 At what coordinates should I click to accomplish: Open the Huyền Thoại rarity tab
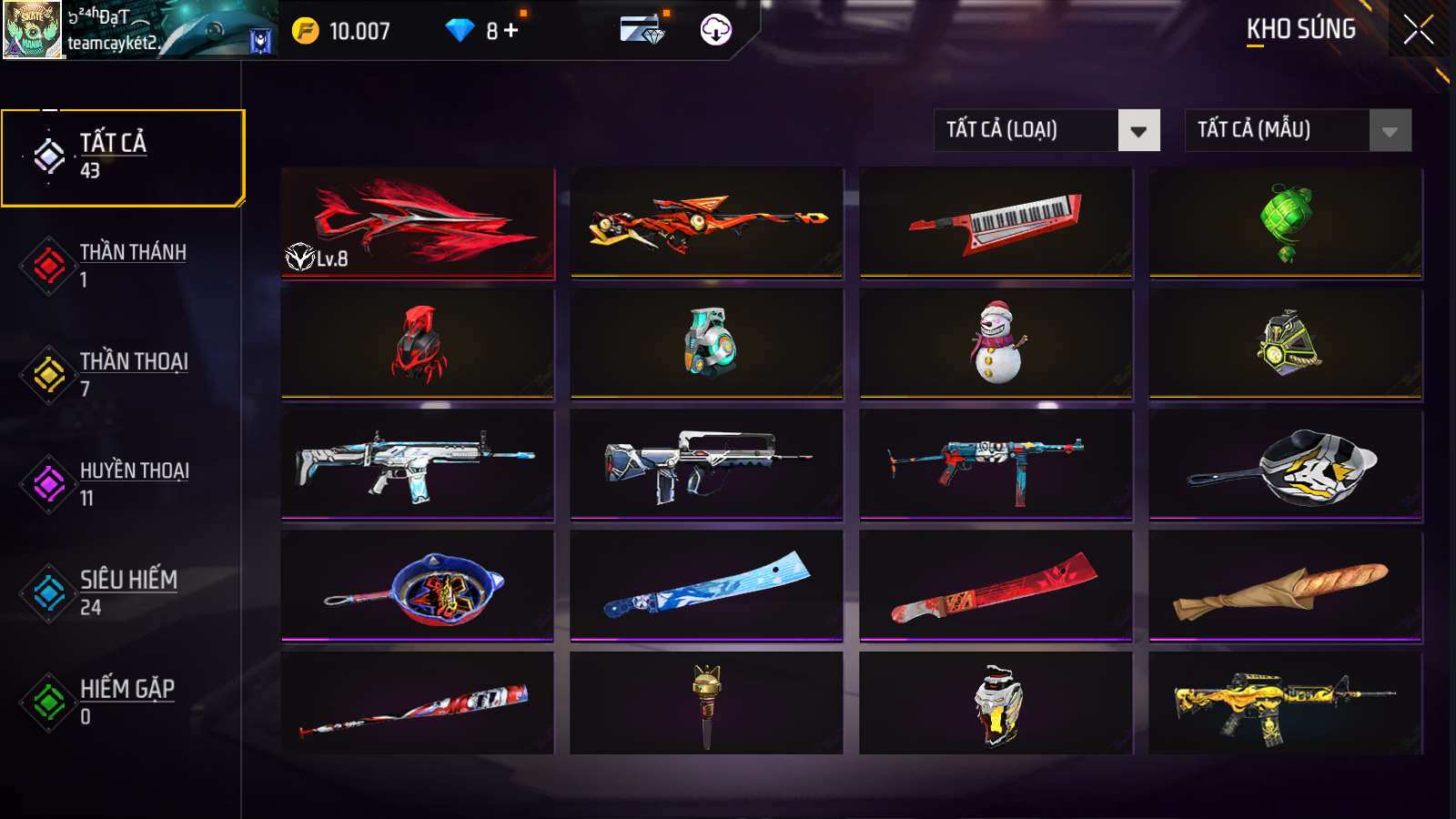[x=123, y=483]
